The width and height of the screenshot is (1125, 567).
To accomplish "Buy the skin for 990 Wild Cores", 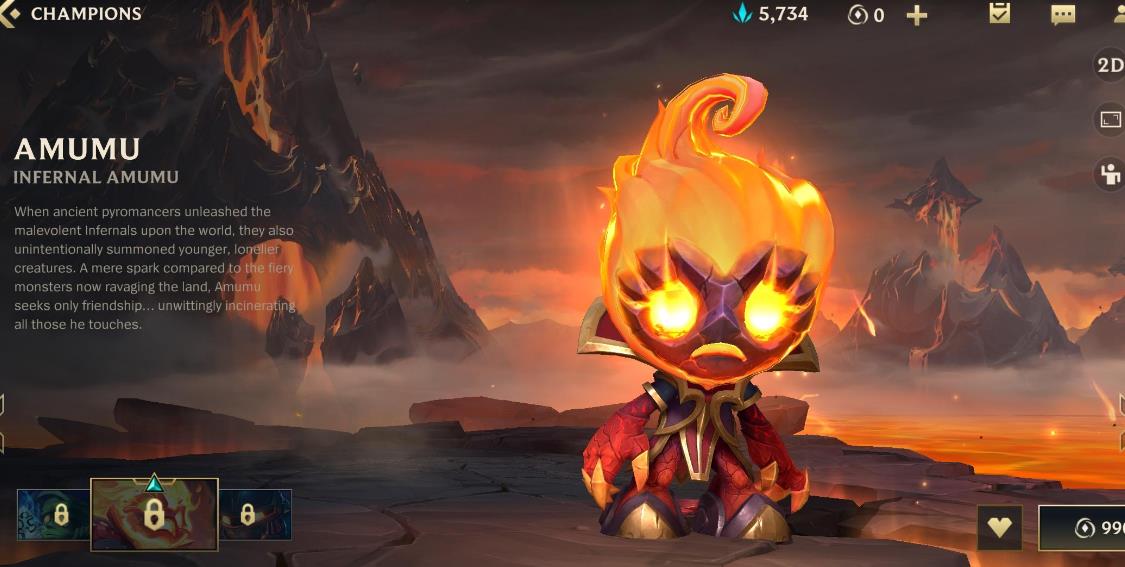I will point(1085,528).
